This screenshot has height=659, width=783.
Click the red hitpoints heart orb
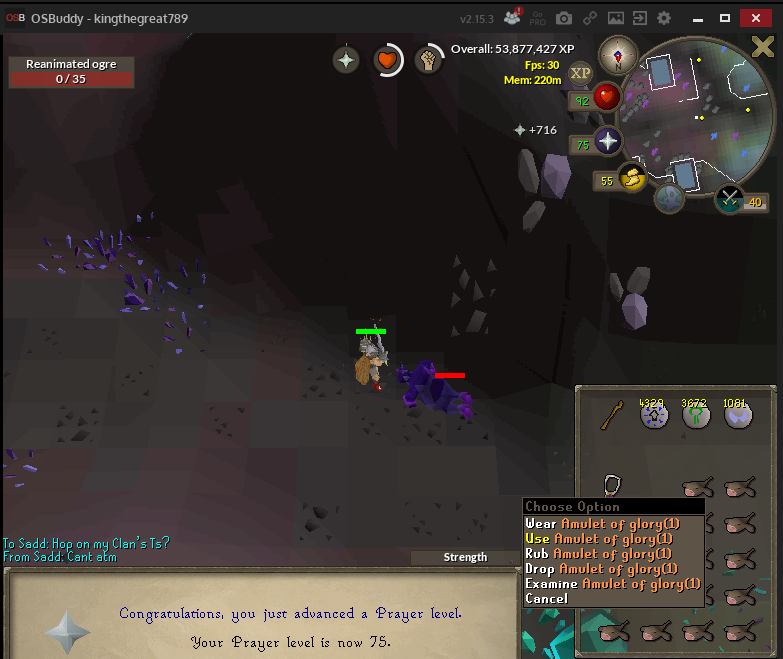pos(606,98)
